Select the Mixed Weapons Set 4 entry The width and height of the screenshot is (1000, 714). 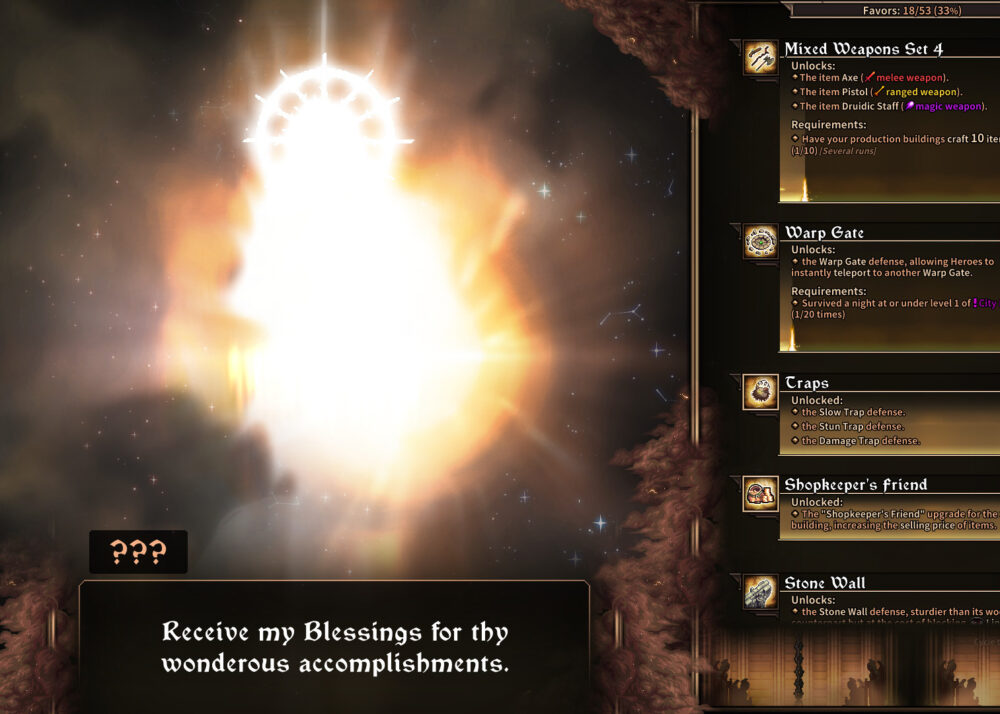point(863,49)
